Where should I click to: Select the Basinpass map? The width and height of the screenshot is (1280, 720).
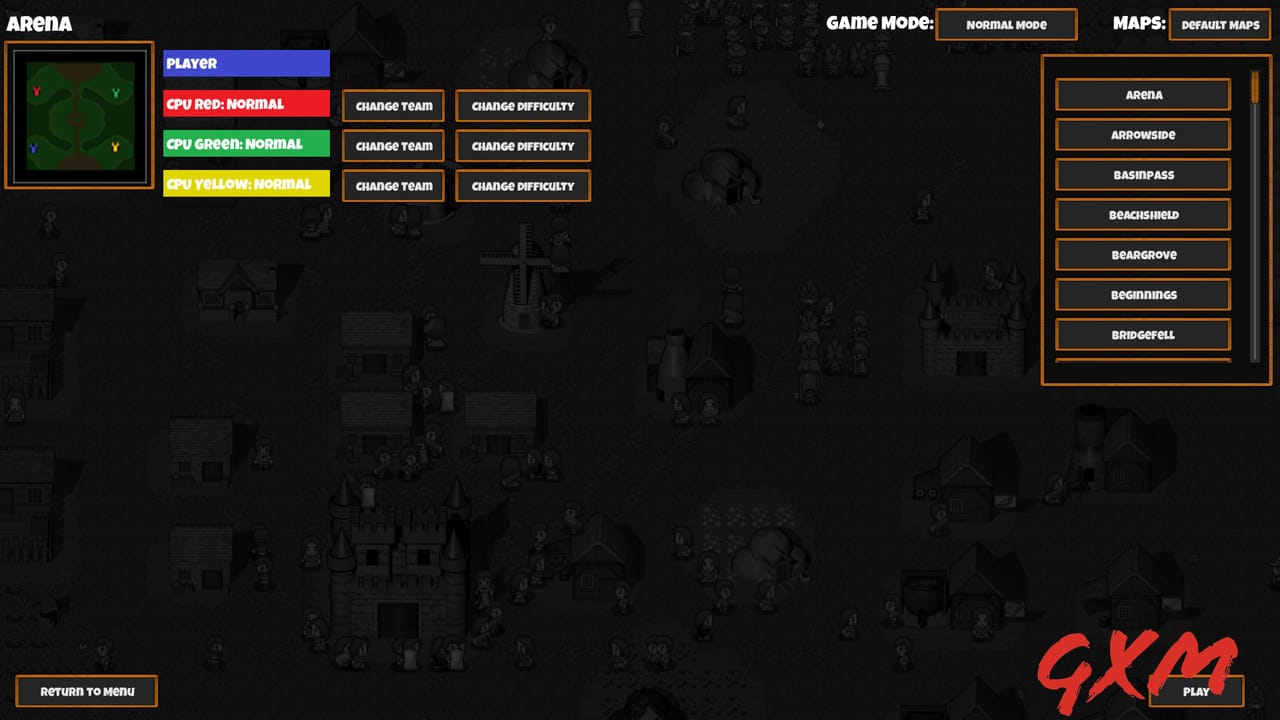1142,174
